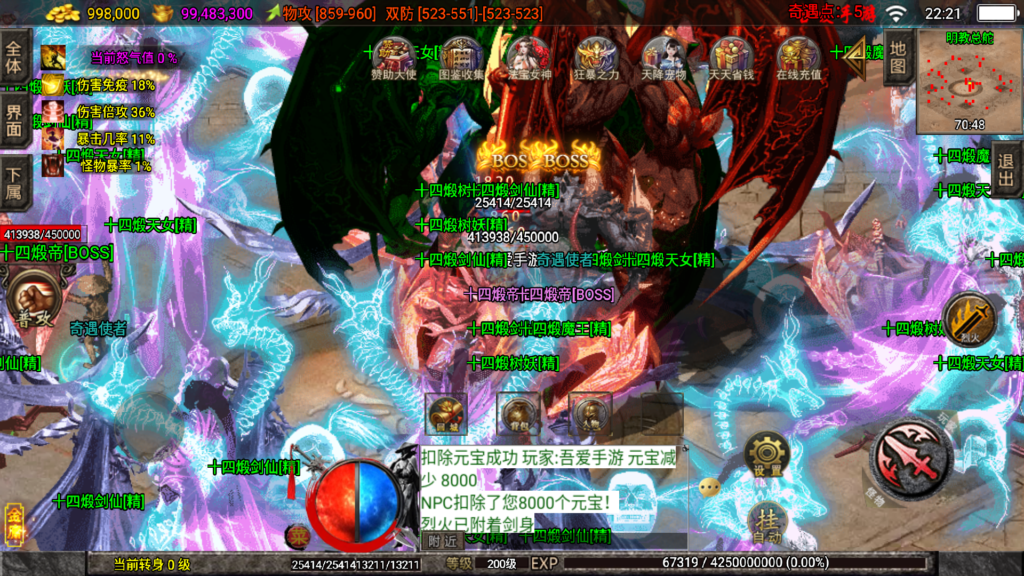Select the 下属 tab
1024x576 pixels.
point(14,178)
